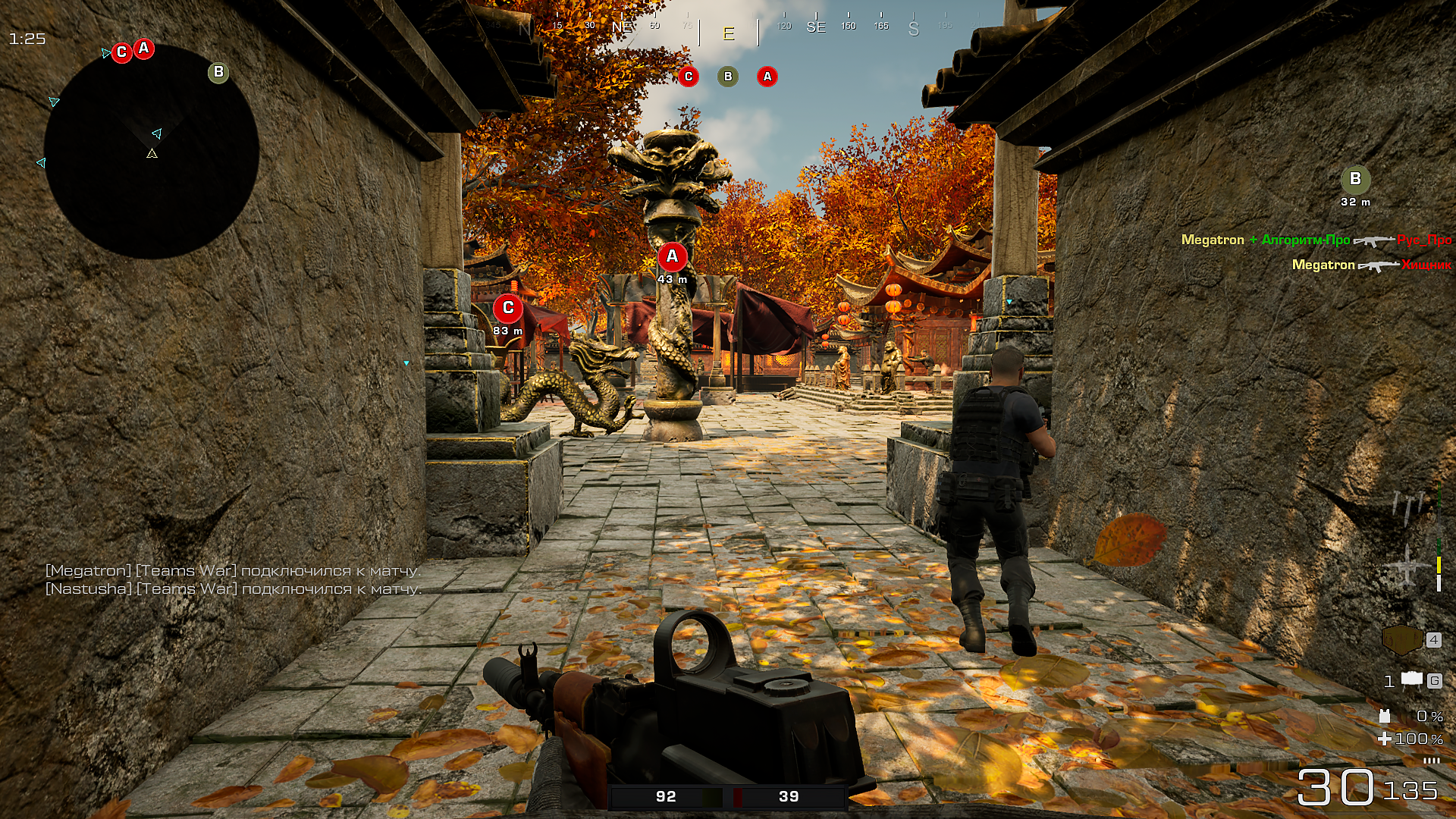The image size is (1456, 819).
Task: Click the red C marker under the compass
Action: click(x=689, y=77)
